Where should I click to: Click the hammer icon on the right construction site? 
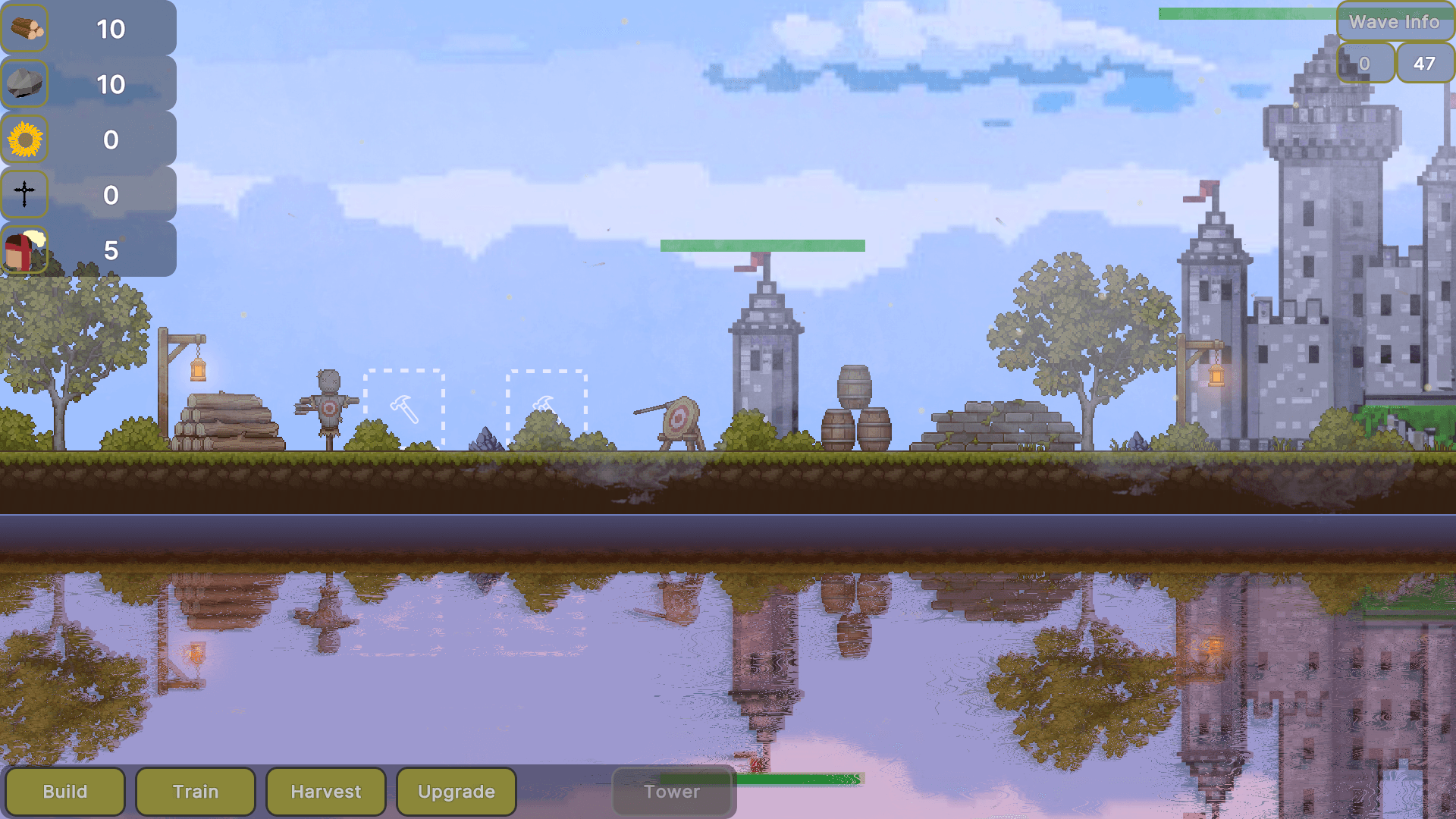pos(546,408)
